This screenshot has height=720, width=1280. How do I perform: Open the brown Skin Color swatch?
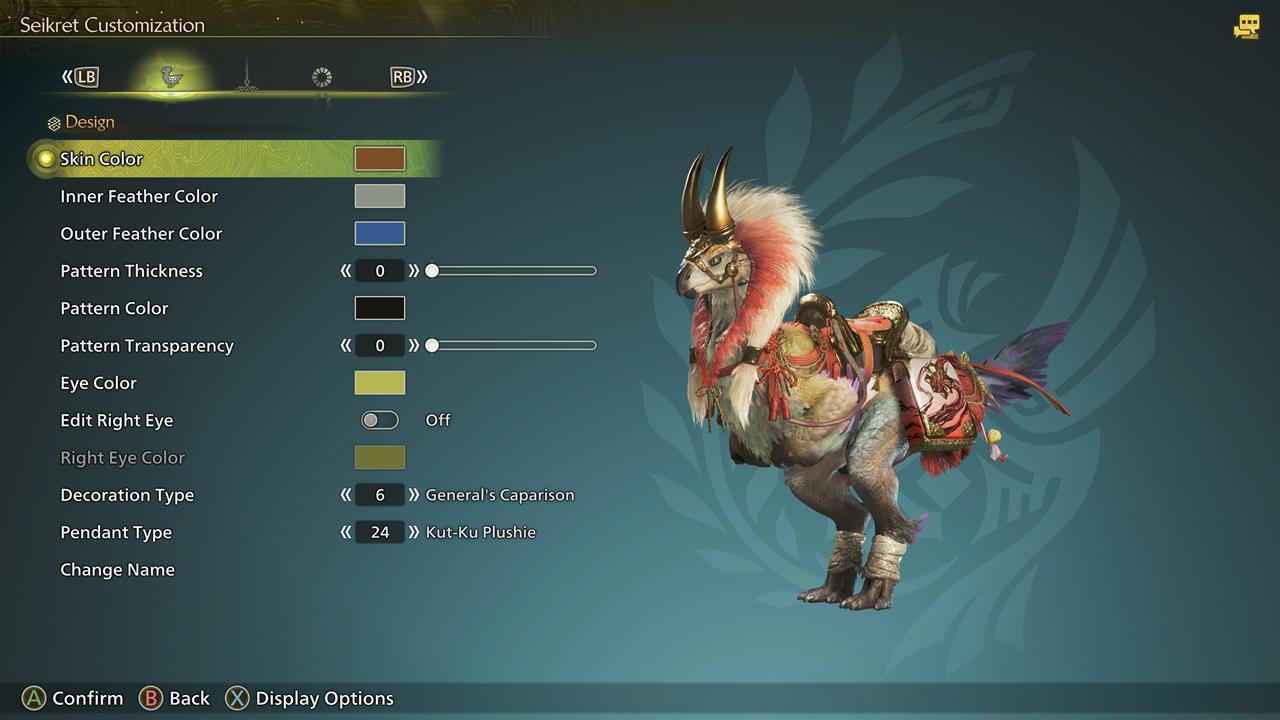(380, 159)
